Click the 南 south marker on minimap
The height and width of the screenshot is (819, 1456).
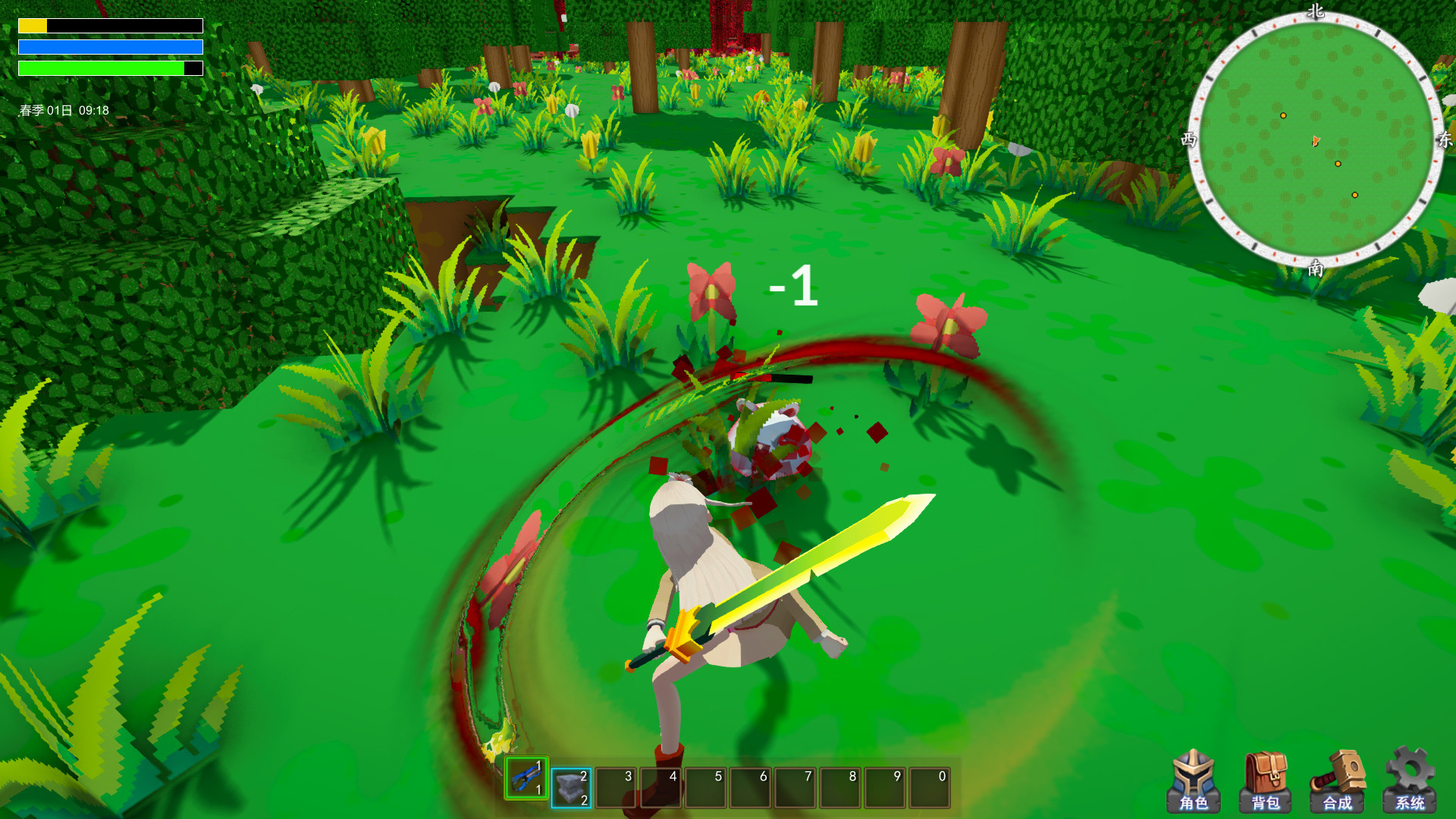pyautogui.click(x=1316, y=267)
